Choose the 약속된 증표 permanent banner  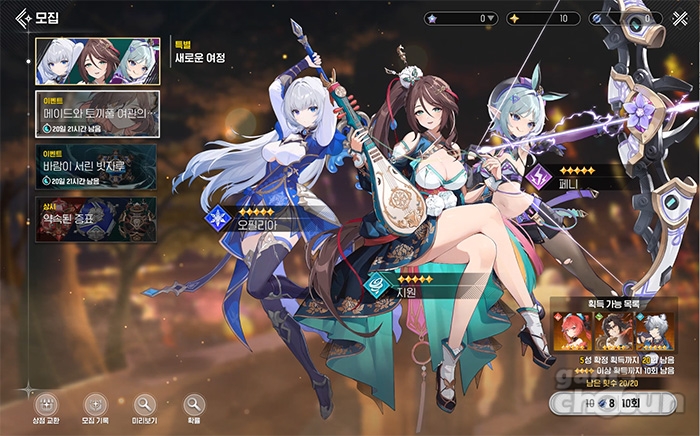(x=96, y=215)
